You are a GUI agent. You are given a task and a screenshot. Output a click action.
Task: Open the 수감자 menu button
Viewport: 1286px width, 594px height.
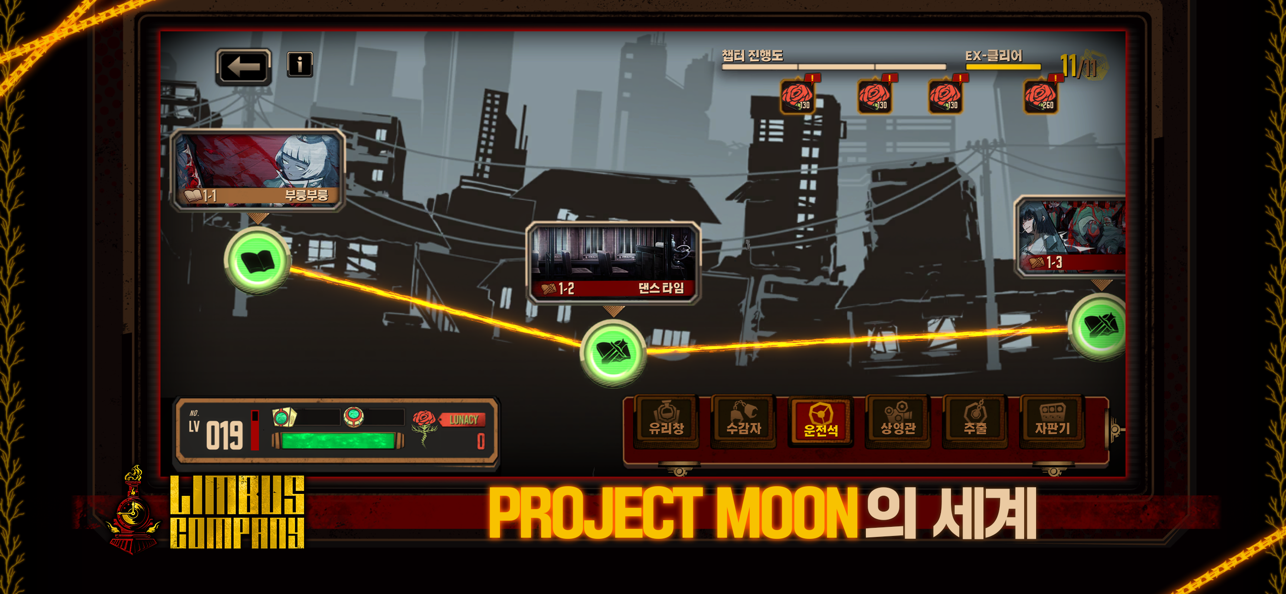[743, 420]
